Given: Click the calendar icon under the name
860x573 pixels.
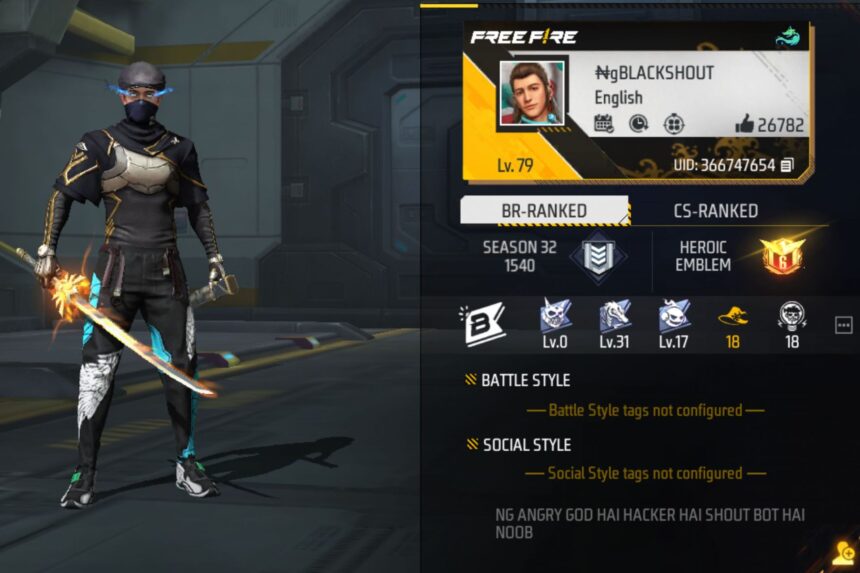Looking at the screenshot, I should 604,124.
